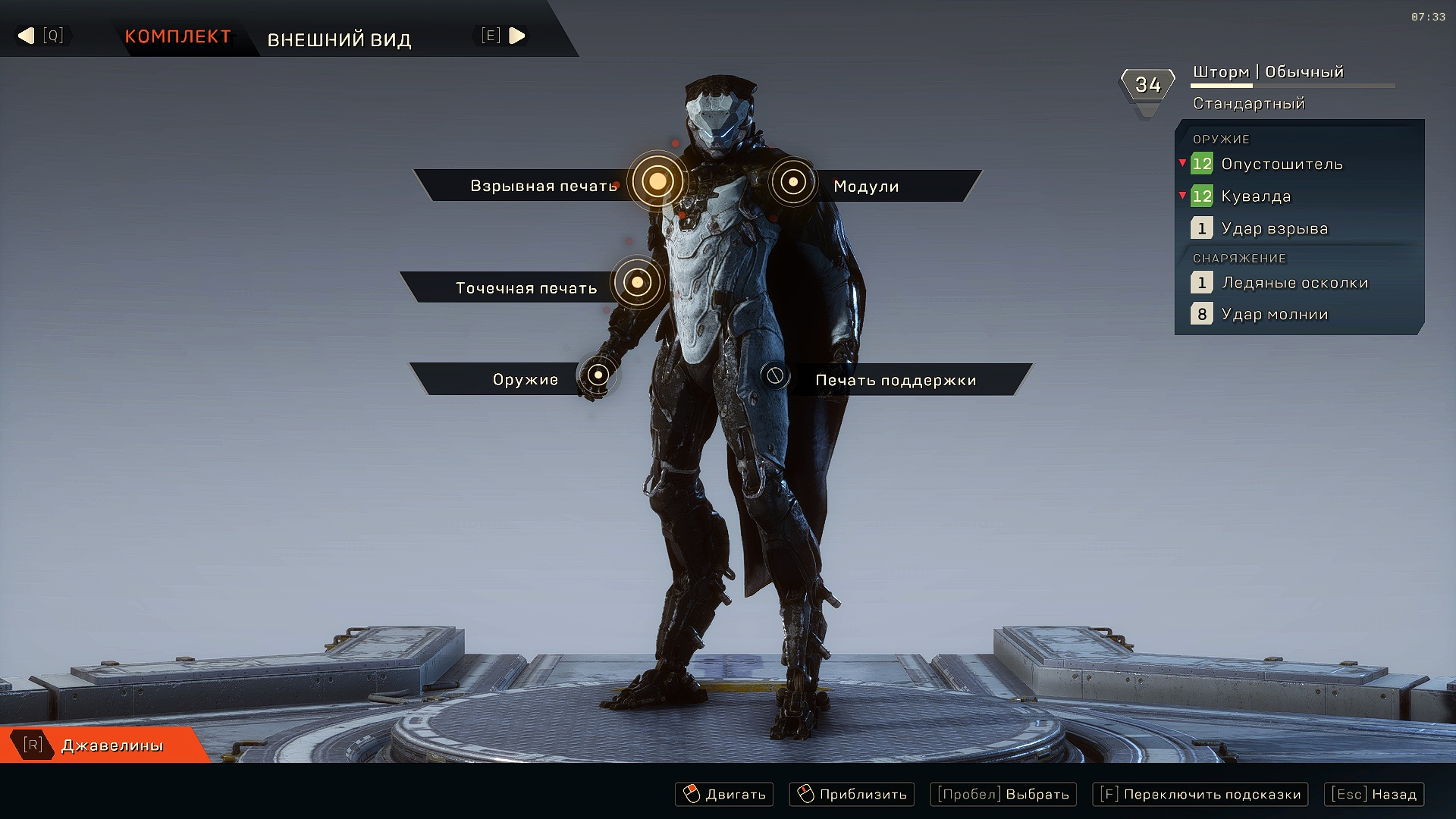Click the left arrow tab navigator
This screenshot has width=1456, height=819.
click(27, 36)
